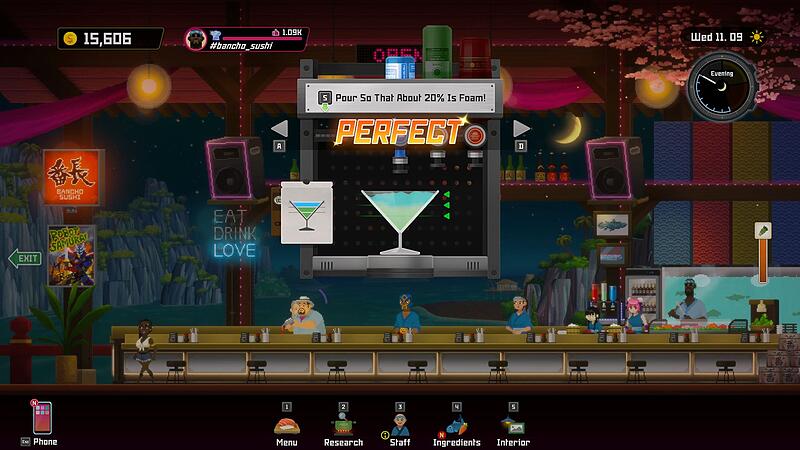Click the green wasabi gauge icon
The image size is (800, 450).
pos(762,230)
